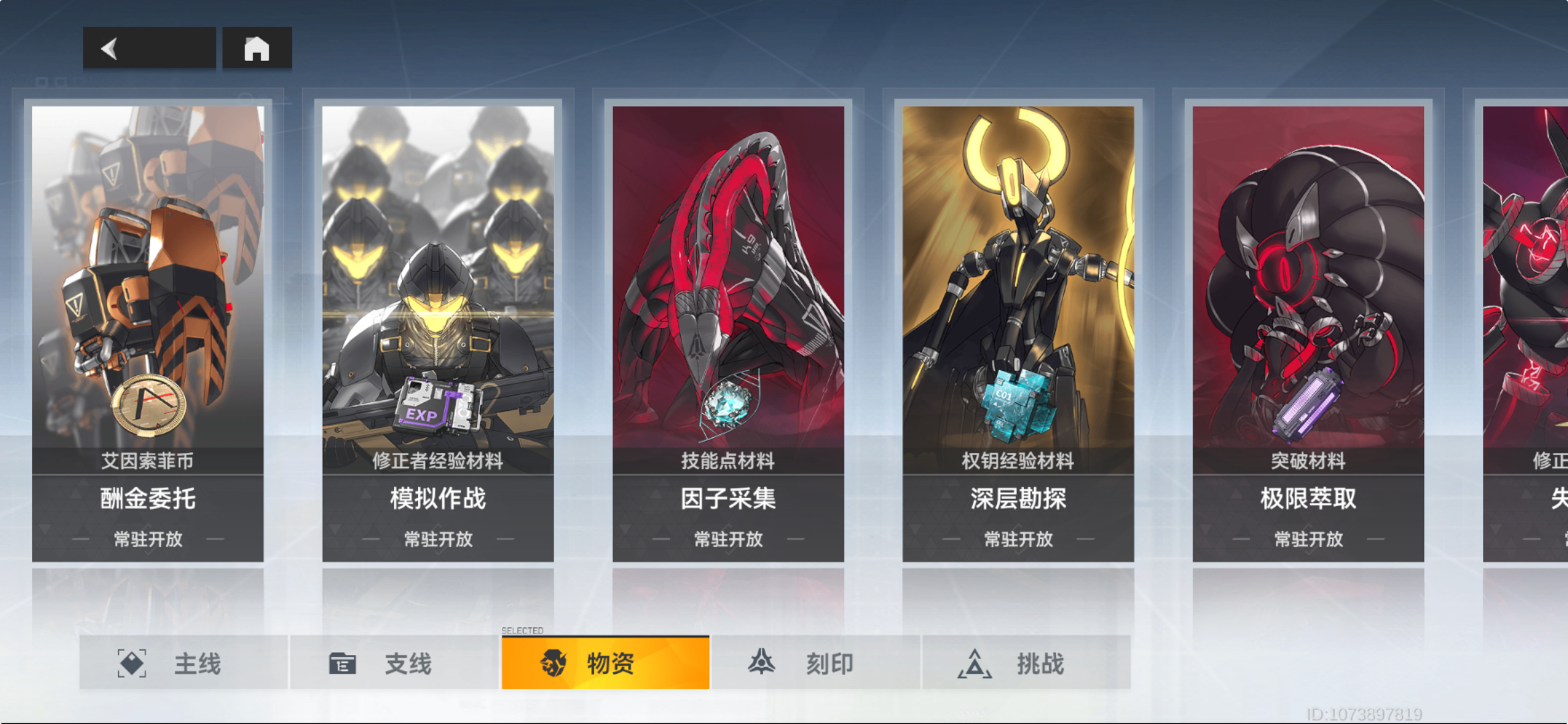This screenshot has width=1568, height=724.
Task: Select the 挑战 triangle icon
Action: click(973, 663)
